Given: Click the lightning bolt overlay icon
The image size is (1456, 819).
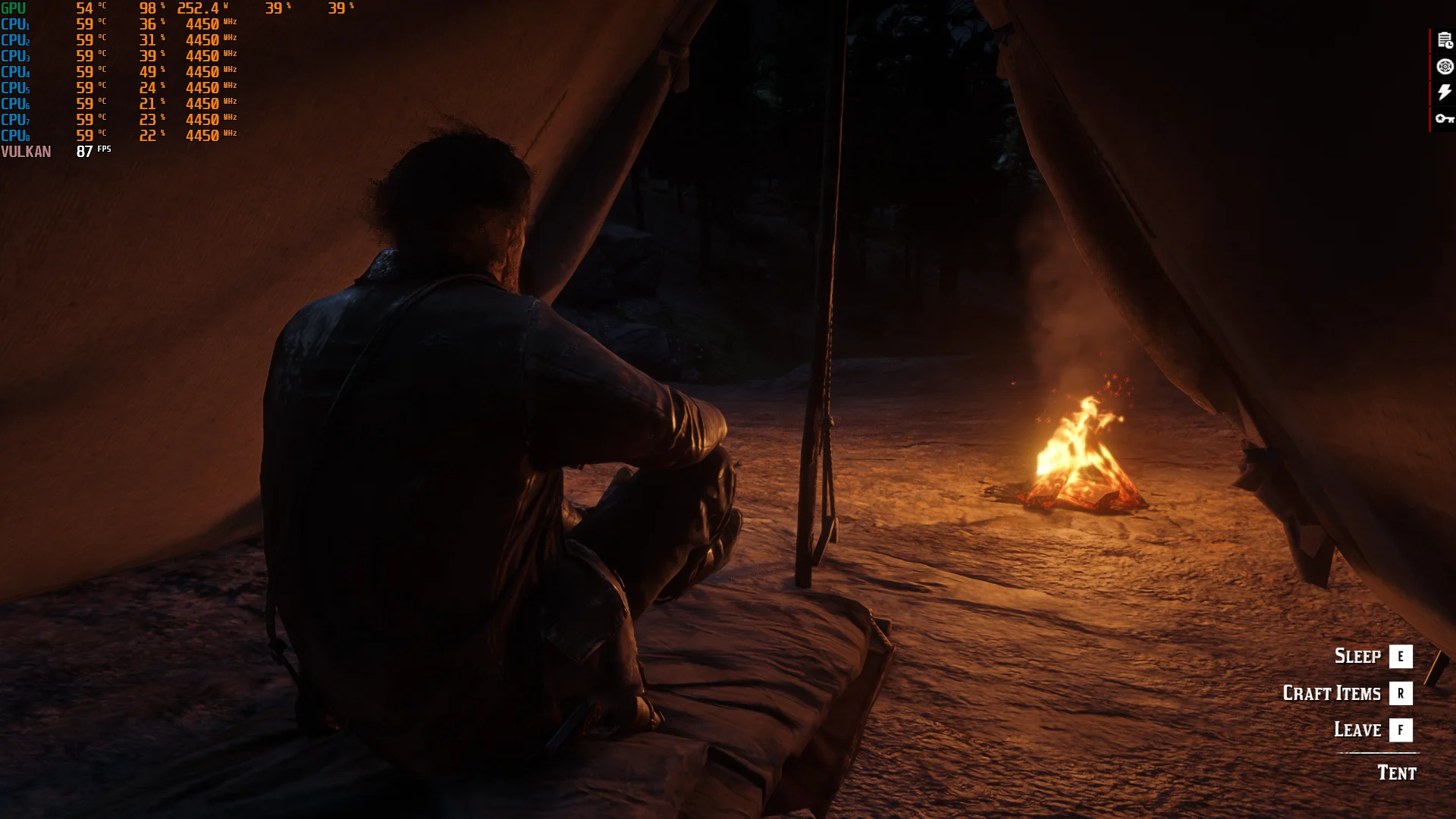Looking at the screenshot, I should (x=1444, y=93).
